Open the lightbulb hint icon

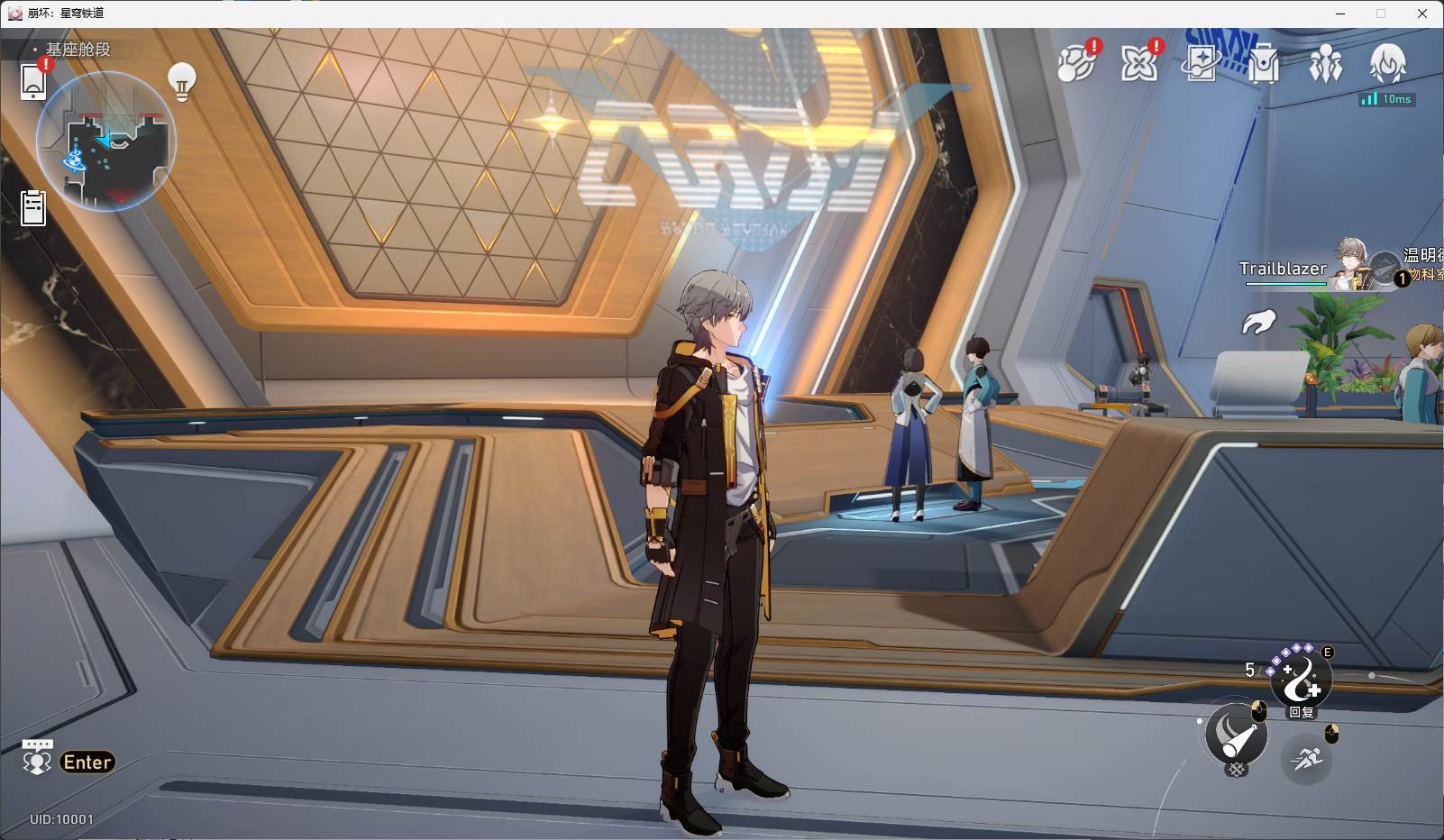click(182, 82)
